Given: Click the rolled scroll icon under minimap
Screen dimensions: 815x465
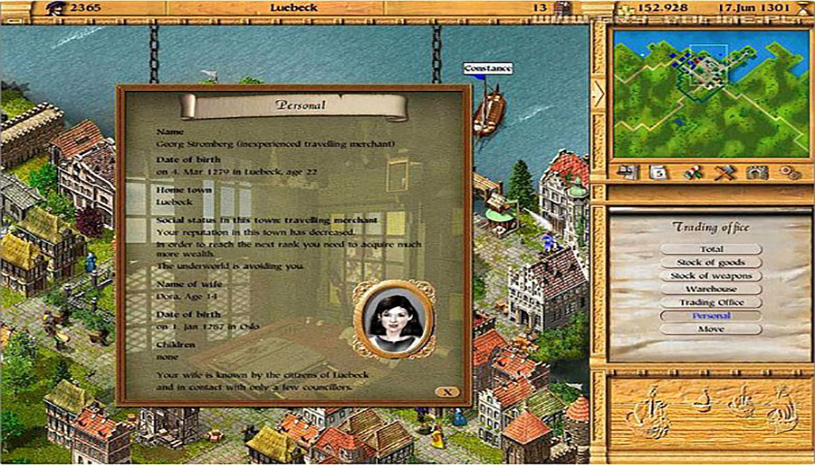Looking at the screenshot, I should click(693, 172).
